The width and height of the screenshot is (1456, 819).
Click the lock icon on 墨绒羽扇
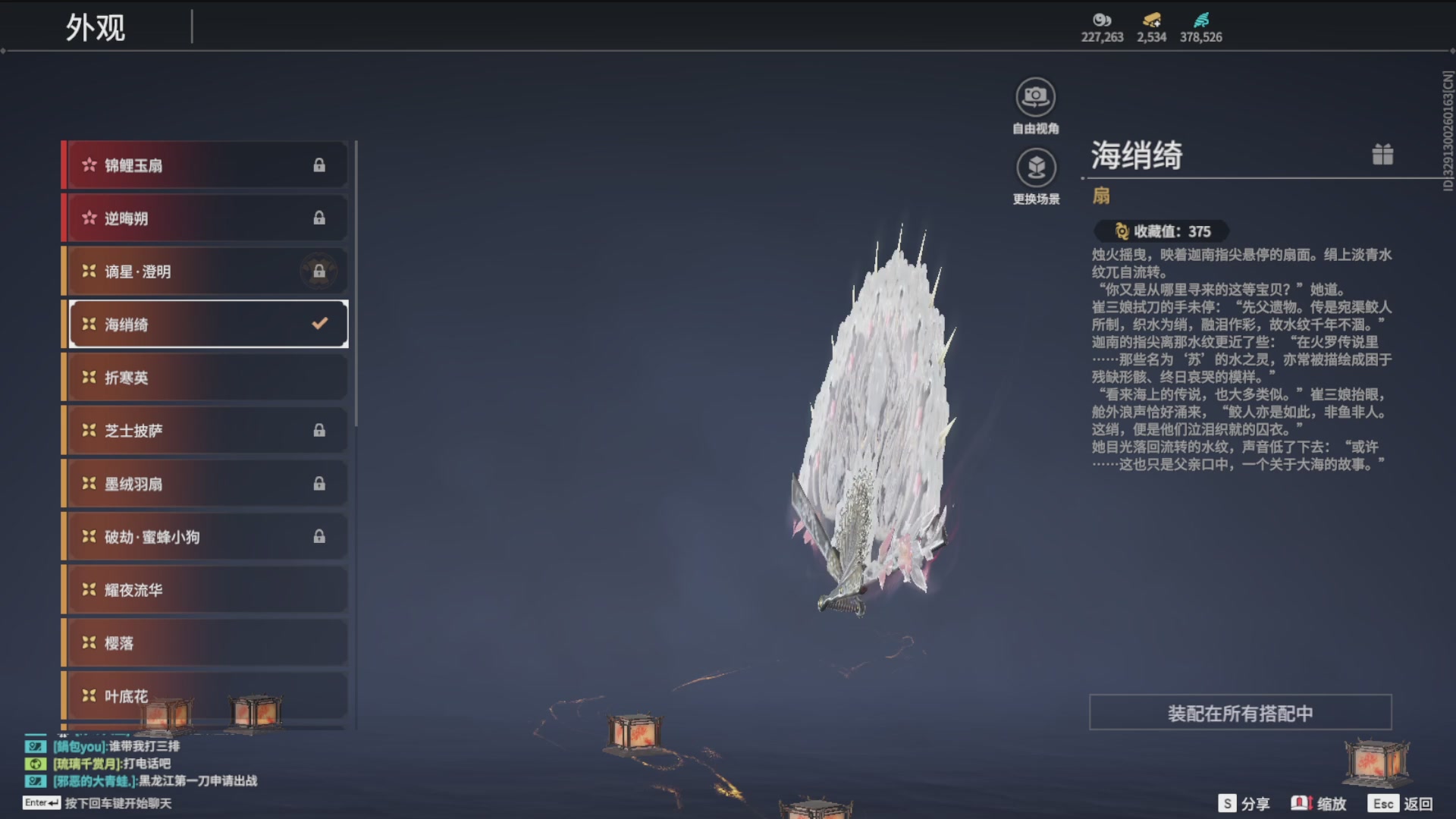click(319, 483)
